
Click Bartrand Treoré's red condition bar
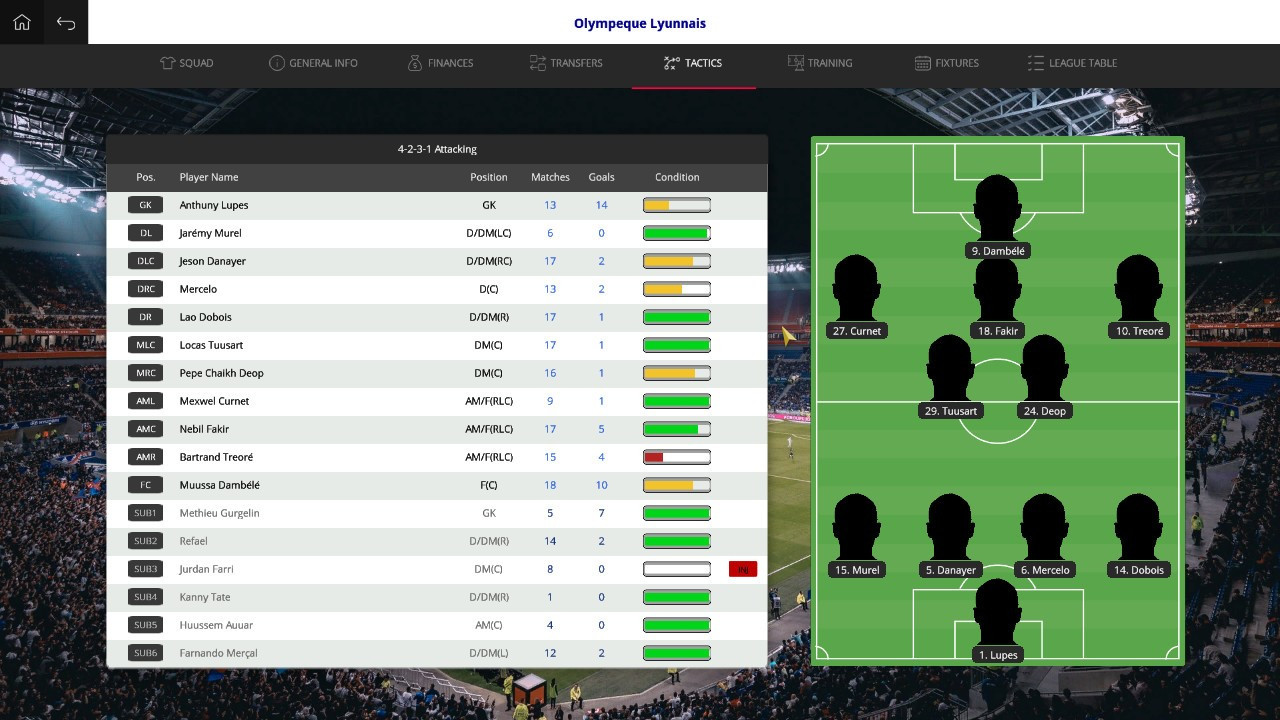point(677,457)
